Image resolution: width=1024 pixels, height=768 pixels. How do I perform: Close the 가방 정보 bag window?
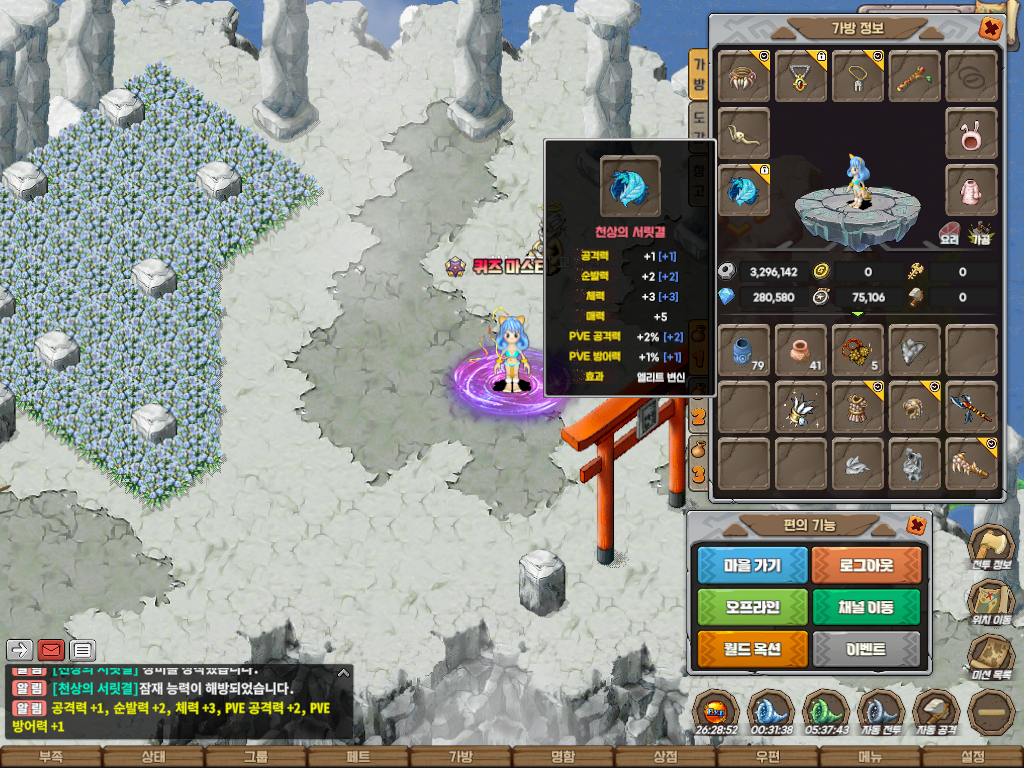coord(989,28)
